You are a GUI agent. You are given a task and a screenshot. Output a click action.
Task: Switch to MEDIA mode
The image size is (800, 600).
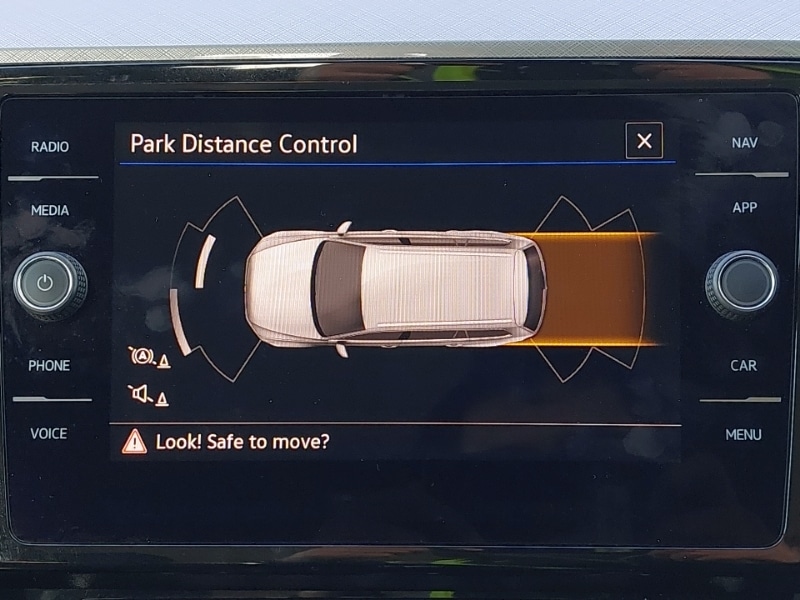[x=50, y=211]
